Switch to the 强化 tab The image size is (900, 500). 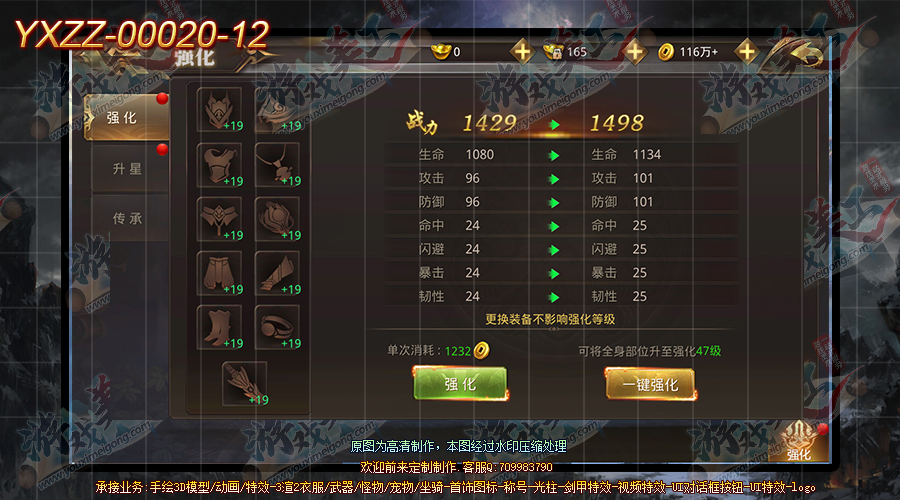click(x=124, y=118)
